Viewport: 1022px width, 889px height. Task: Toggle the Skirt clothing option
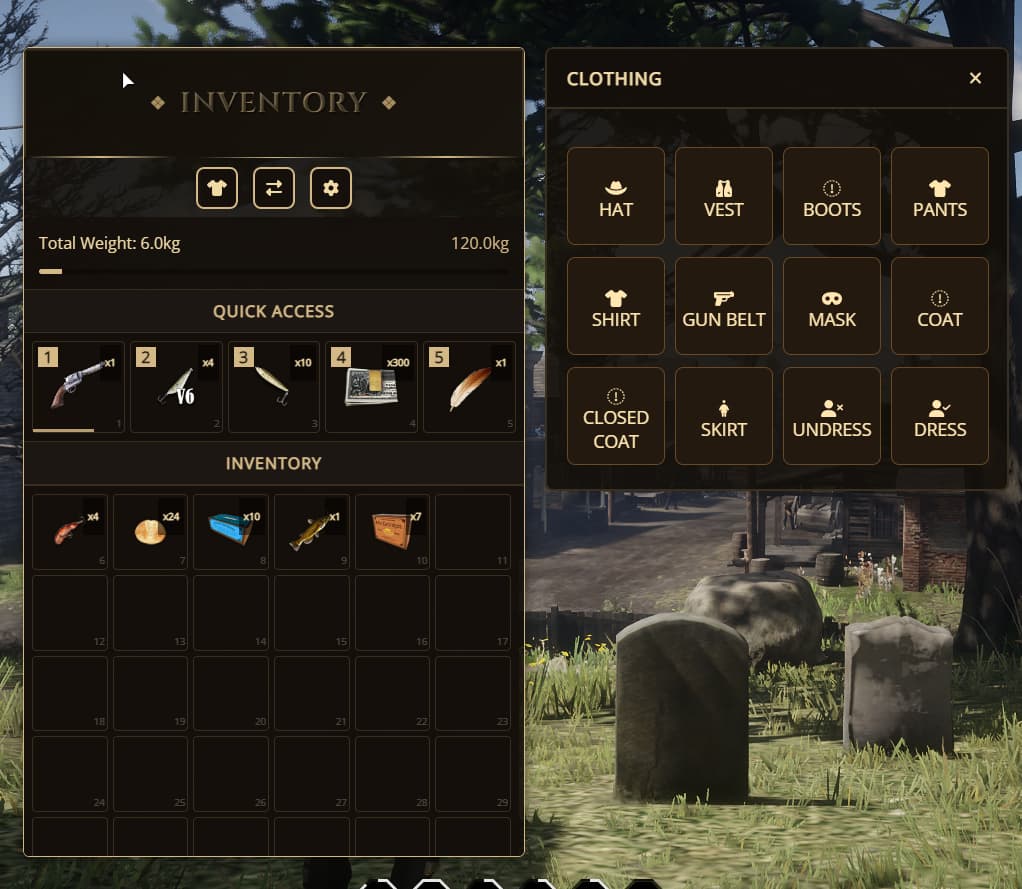click(x=724, y=416)
